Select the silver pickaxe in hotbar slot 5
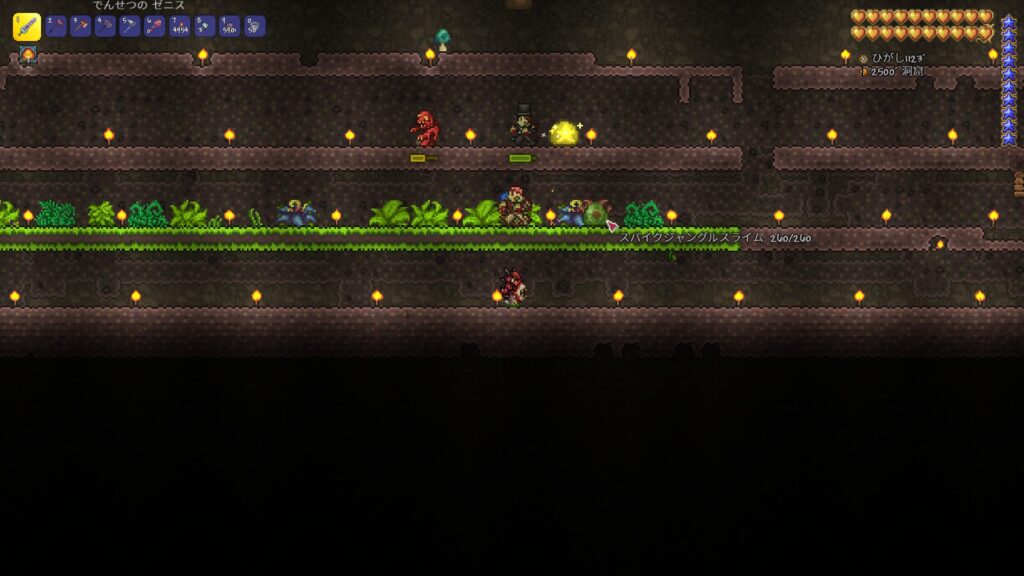1024x576 pixels. (131, 26)
